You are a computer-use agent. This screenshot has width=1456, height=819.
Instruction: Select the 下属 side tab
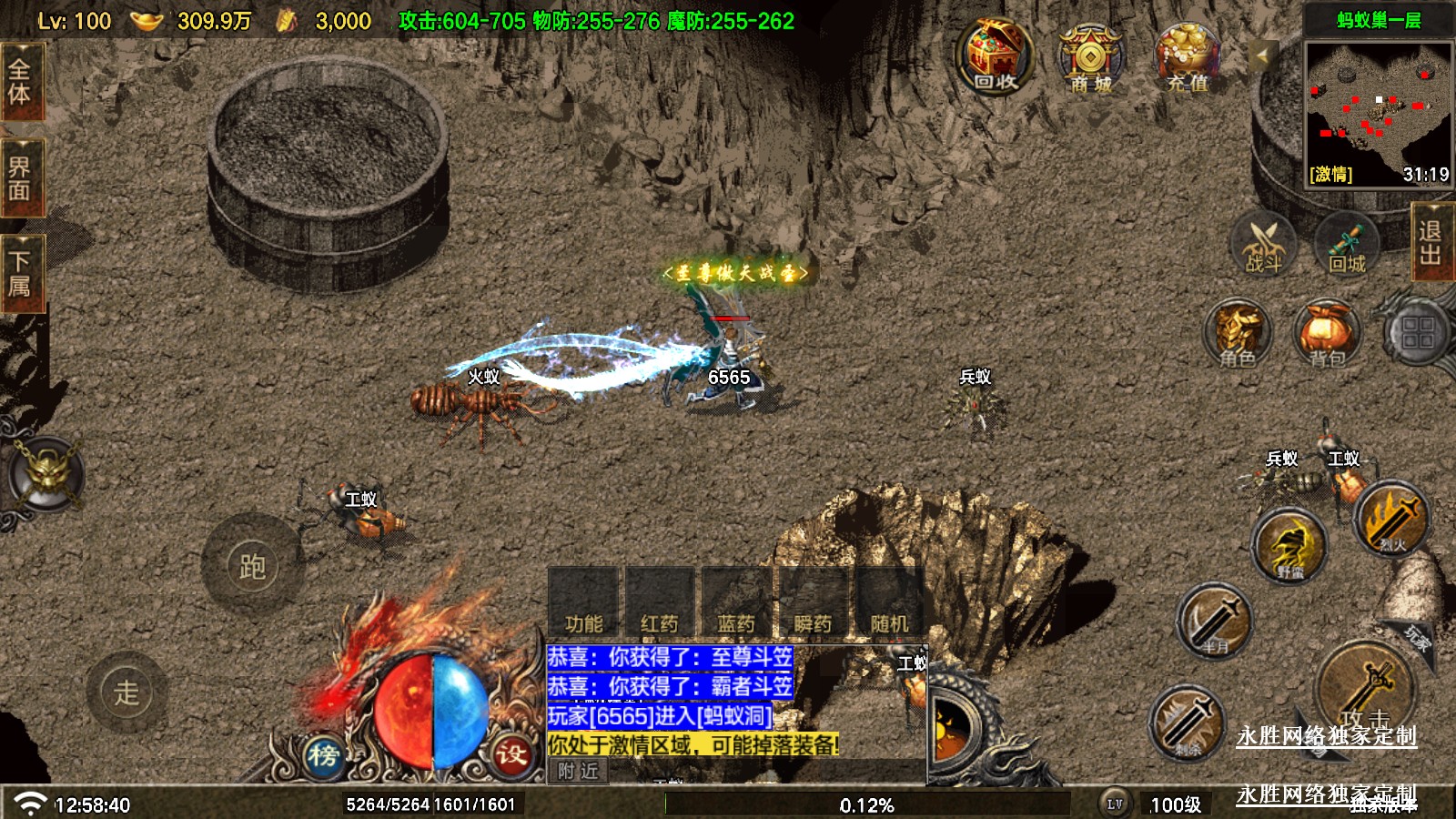(20, 274)
